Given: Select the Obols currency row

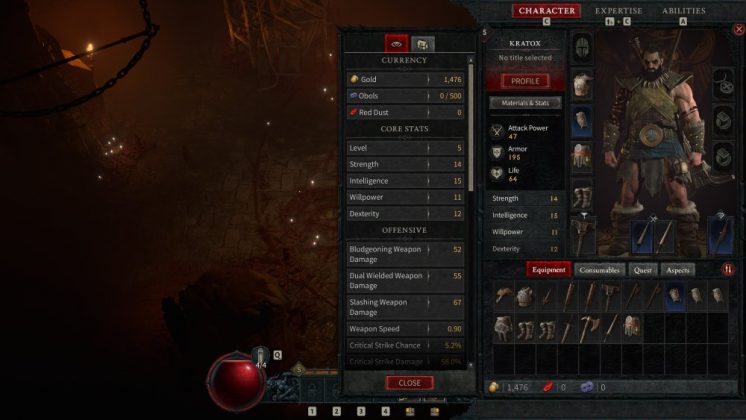Looking at the screenshot, I should pos(405,96).
